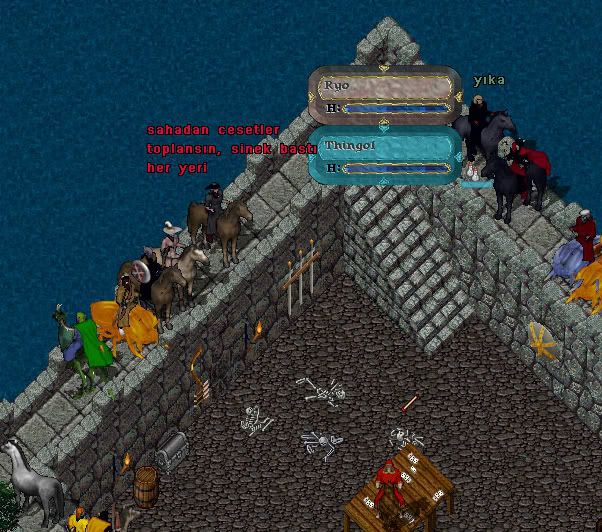Select the Ryo status bar name plate

[385, 87]
